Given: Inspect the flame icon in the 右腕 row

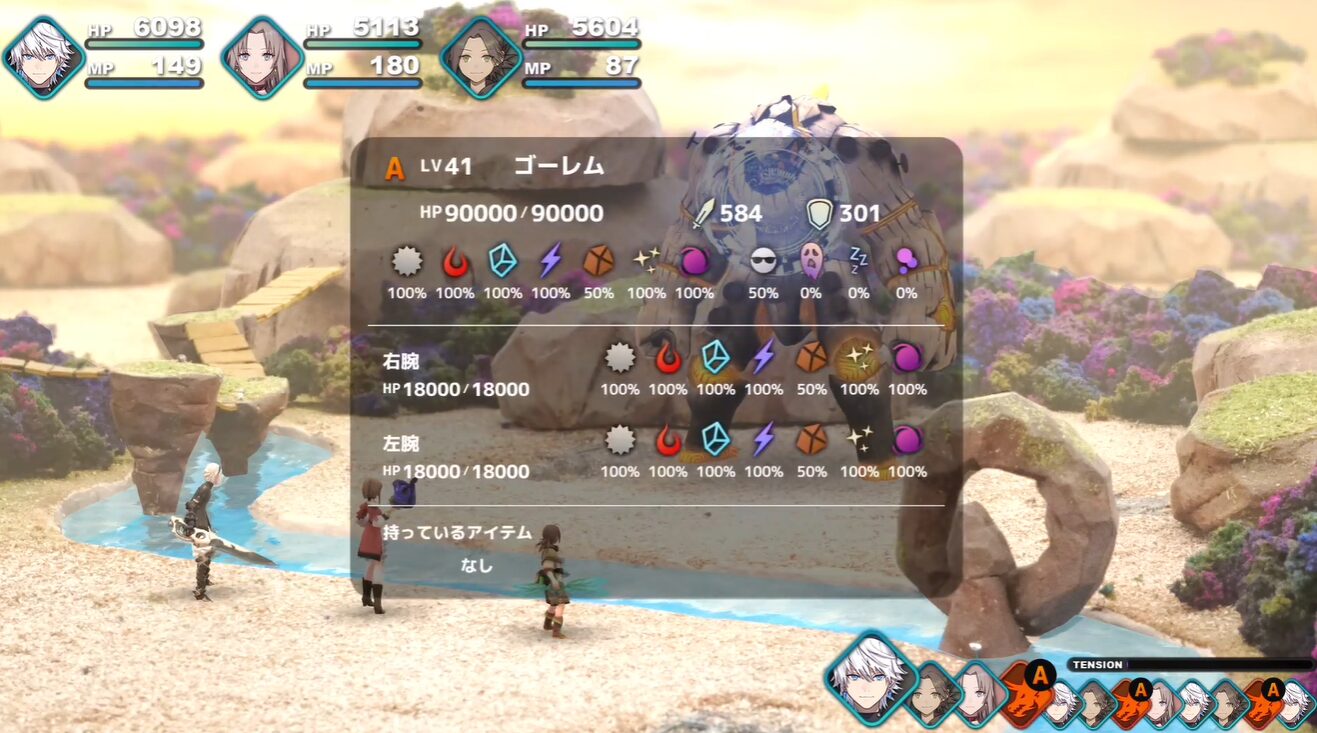Looking at the screenshot, I should coord(668,357).
